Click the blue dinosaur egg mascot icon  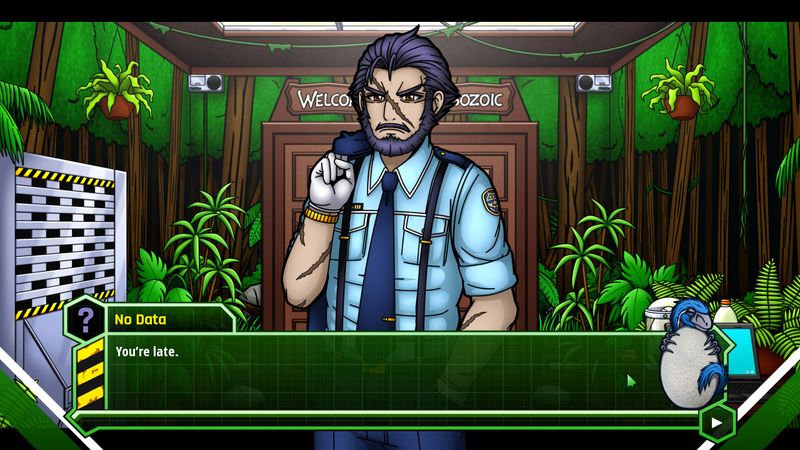(691, 360)
